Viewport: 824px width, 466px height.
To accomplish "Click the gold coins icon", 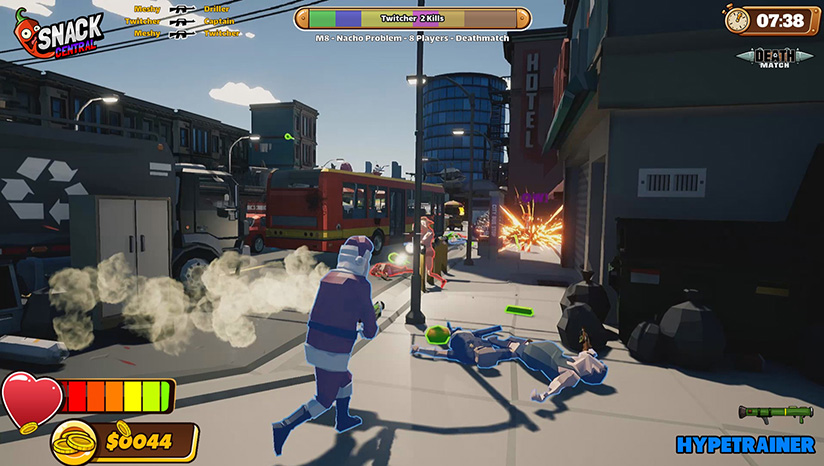I will tap(75, 441).
